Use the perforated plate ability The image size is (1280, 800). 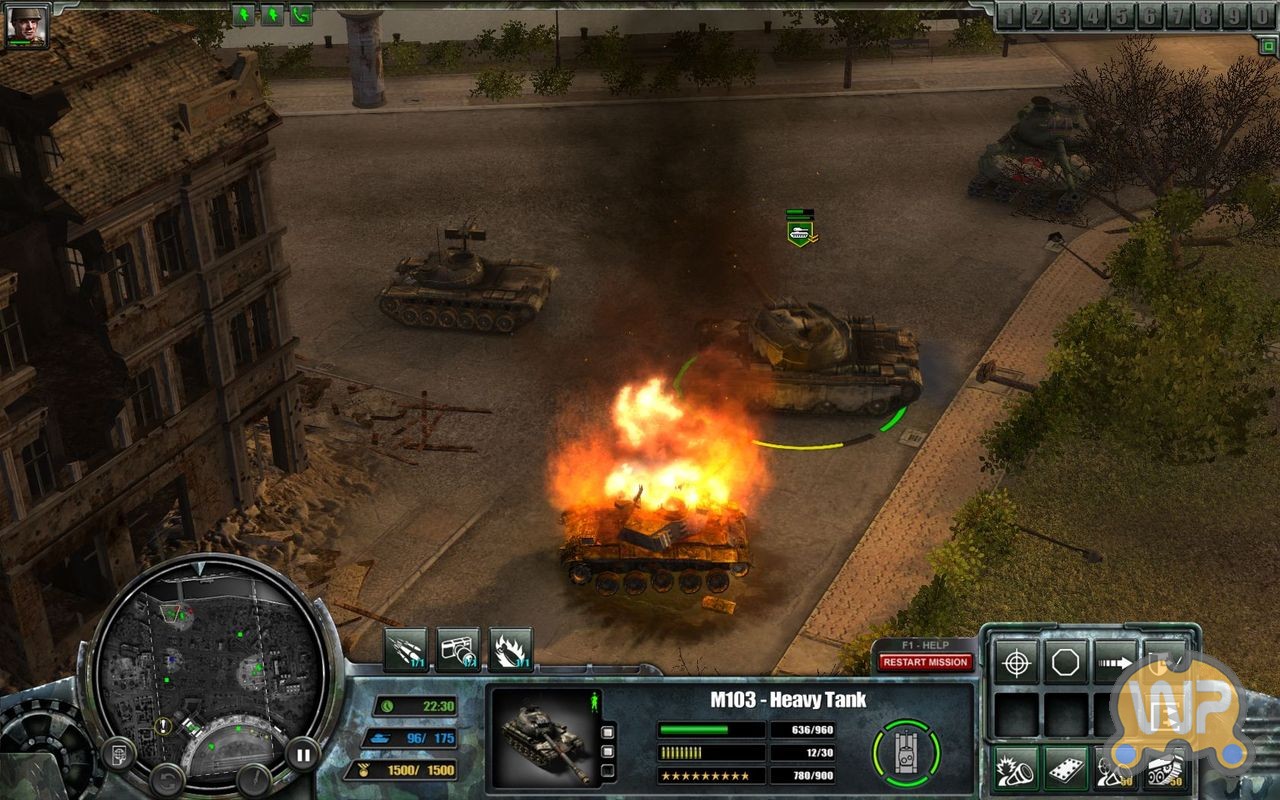(1066, 768)
